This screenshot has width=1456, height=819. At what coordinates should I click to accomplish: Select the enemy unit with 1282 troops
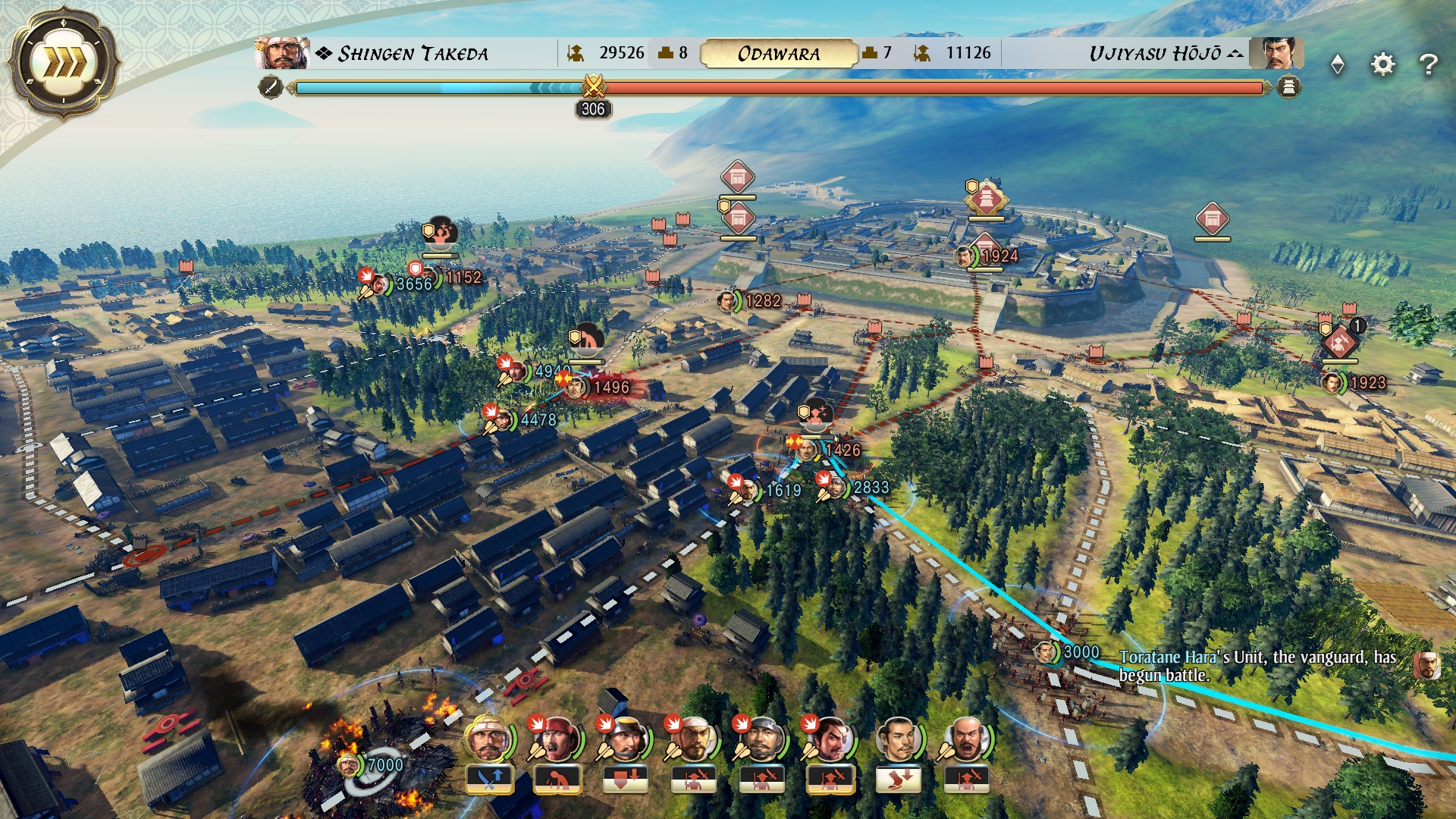(x=727, y=301)
